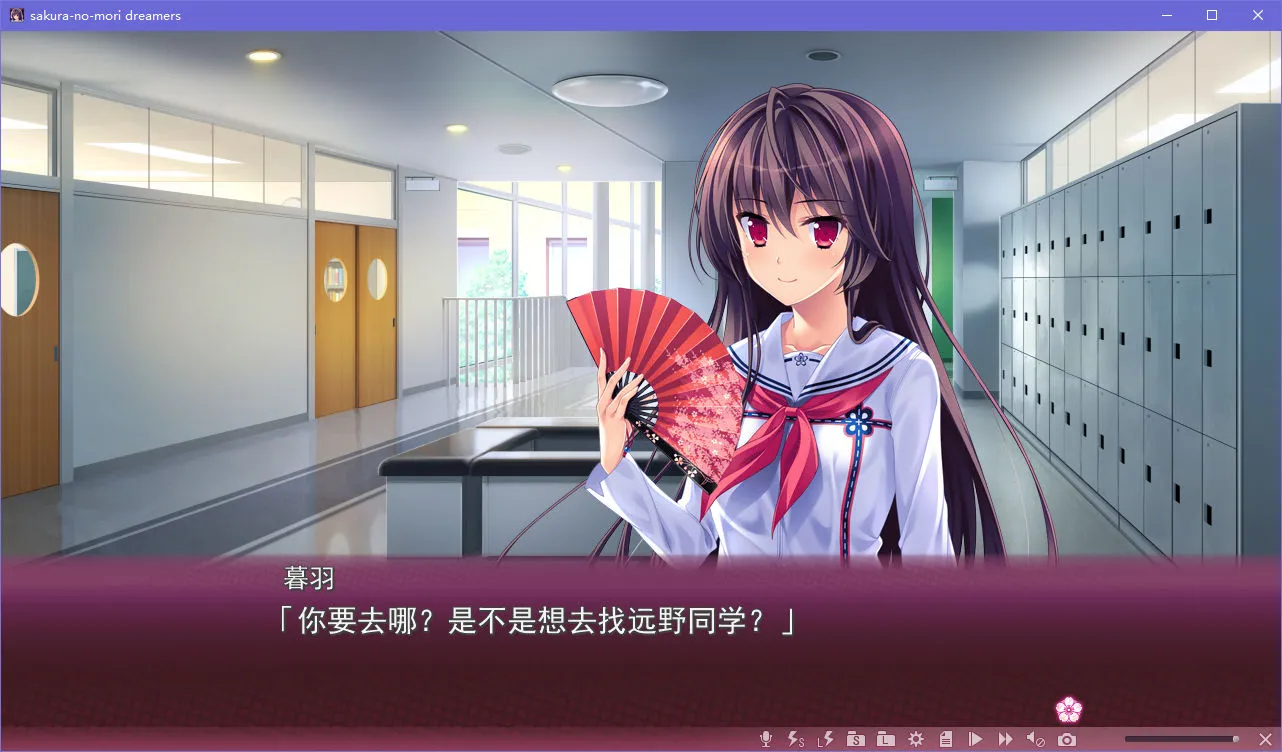1282x752 pixels.
Task: Replay the voice line with the microphone icon
Action: (x=766, y=739)
